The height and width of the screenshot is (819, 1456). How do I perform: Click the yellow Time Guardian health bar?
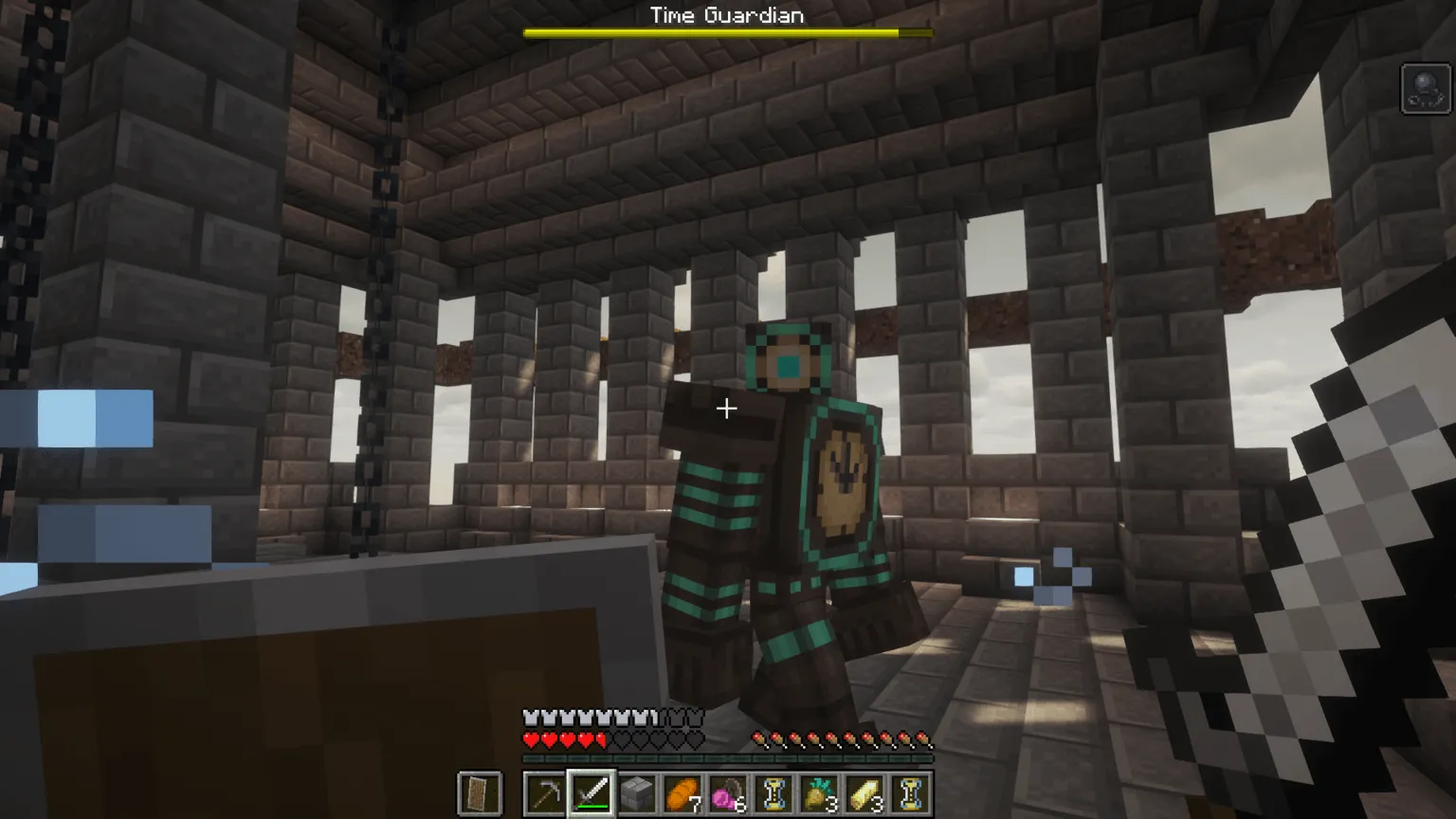point(726,31)
